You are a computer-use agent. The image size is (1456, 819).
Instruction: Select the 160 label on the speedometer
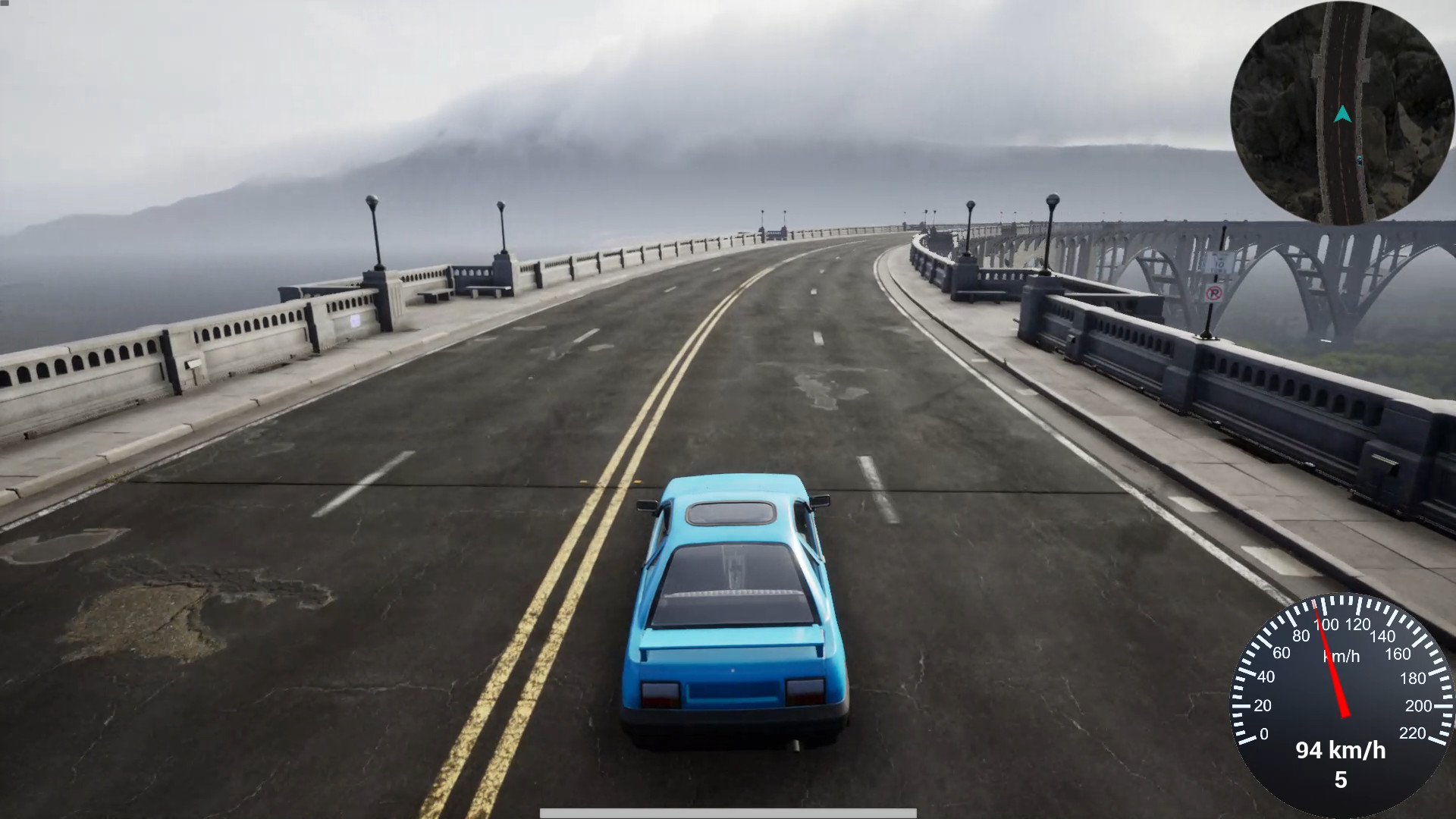pyautogui.click(x=1398, y=654)
